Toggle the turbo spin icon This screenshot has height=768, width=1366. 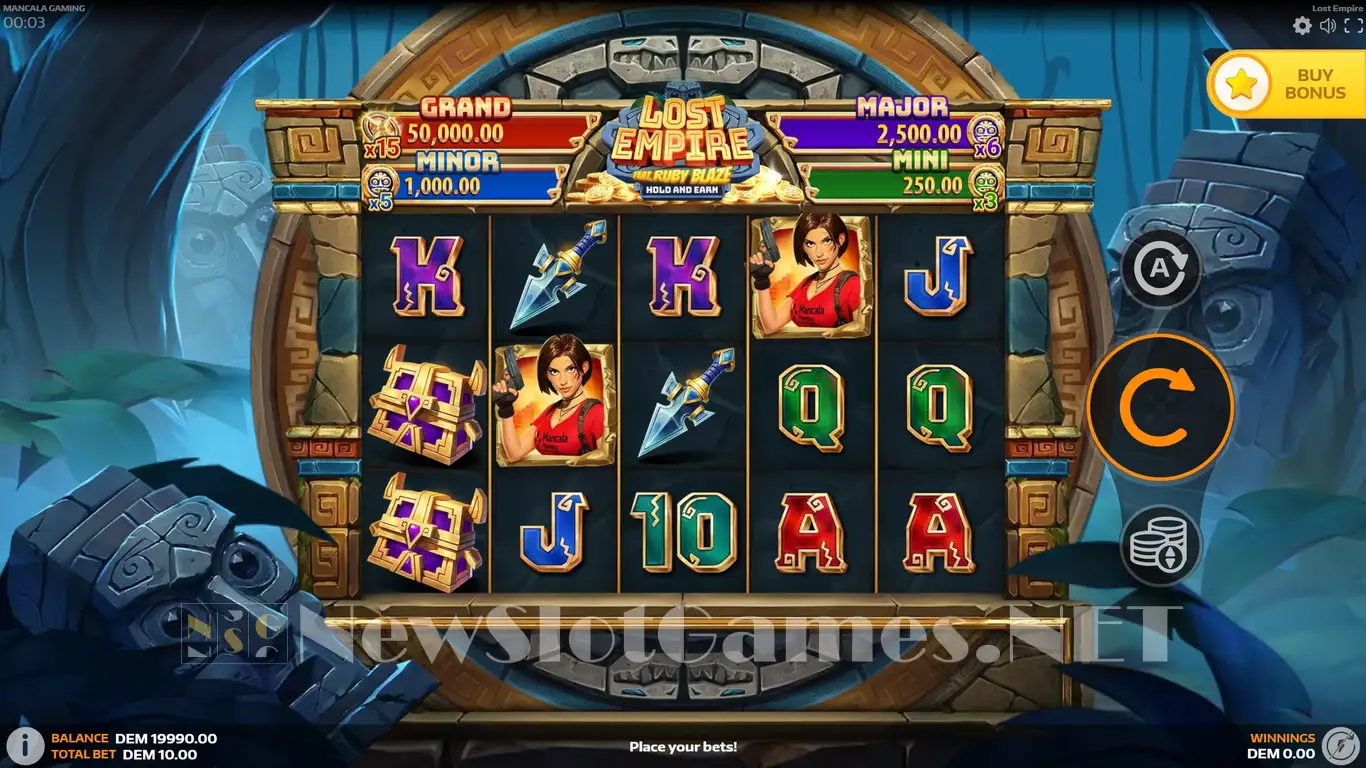[x=1339, y=745]
